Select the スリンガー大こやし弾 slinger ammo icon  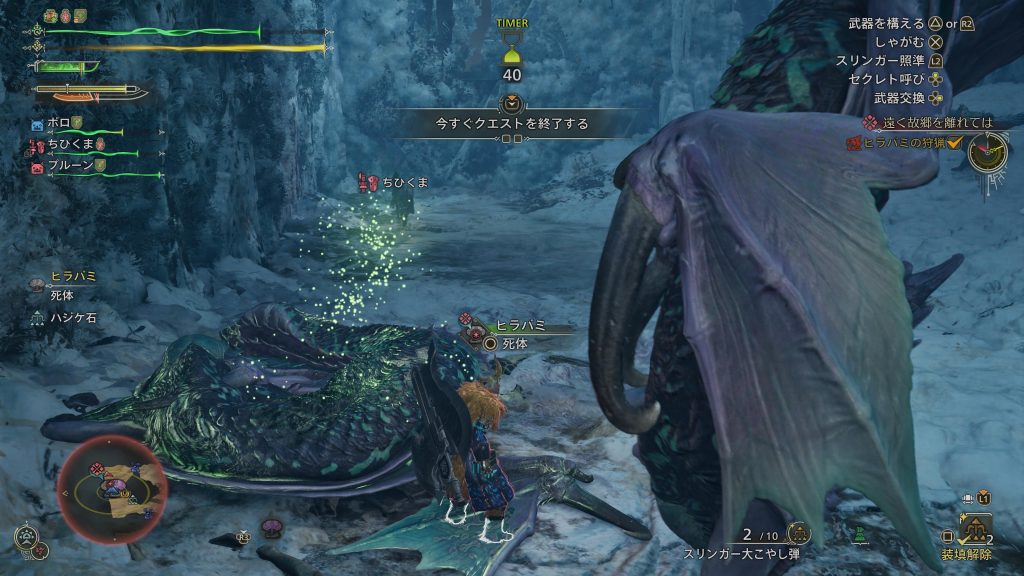coord(798,534)
